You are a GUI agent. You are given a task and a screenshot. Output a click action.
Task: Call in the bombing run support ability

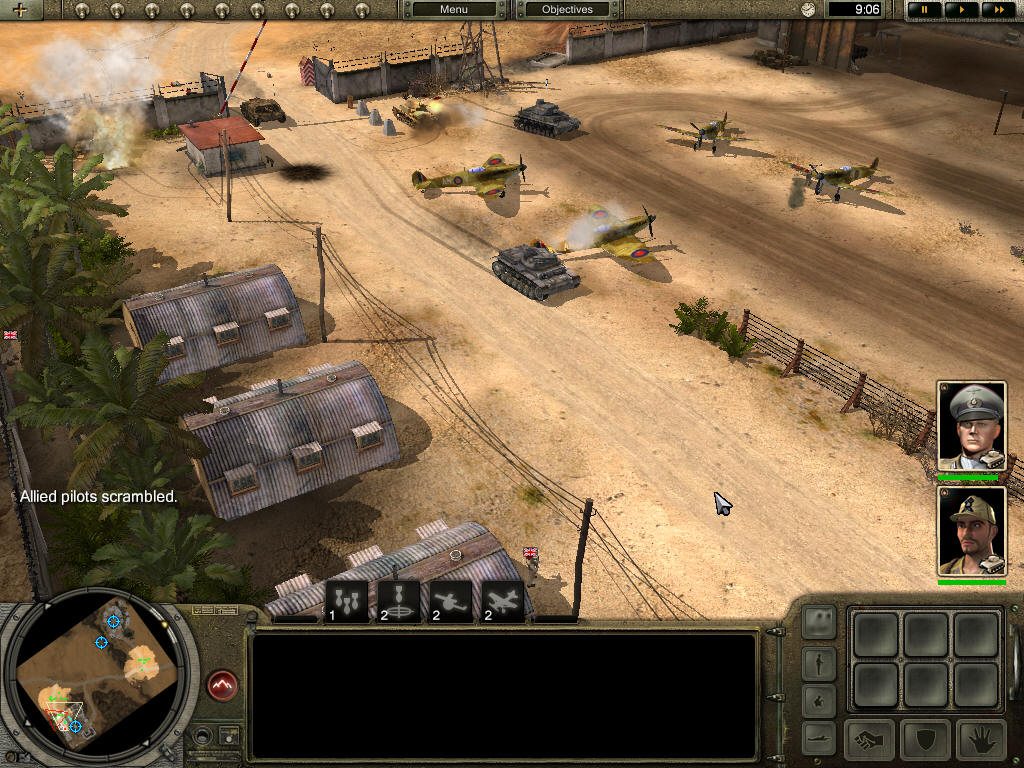pos(348,601)
